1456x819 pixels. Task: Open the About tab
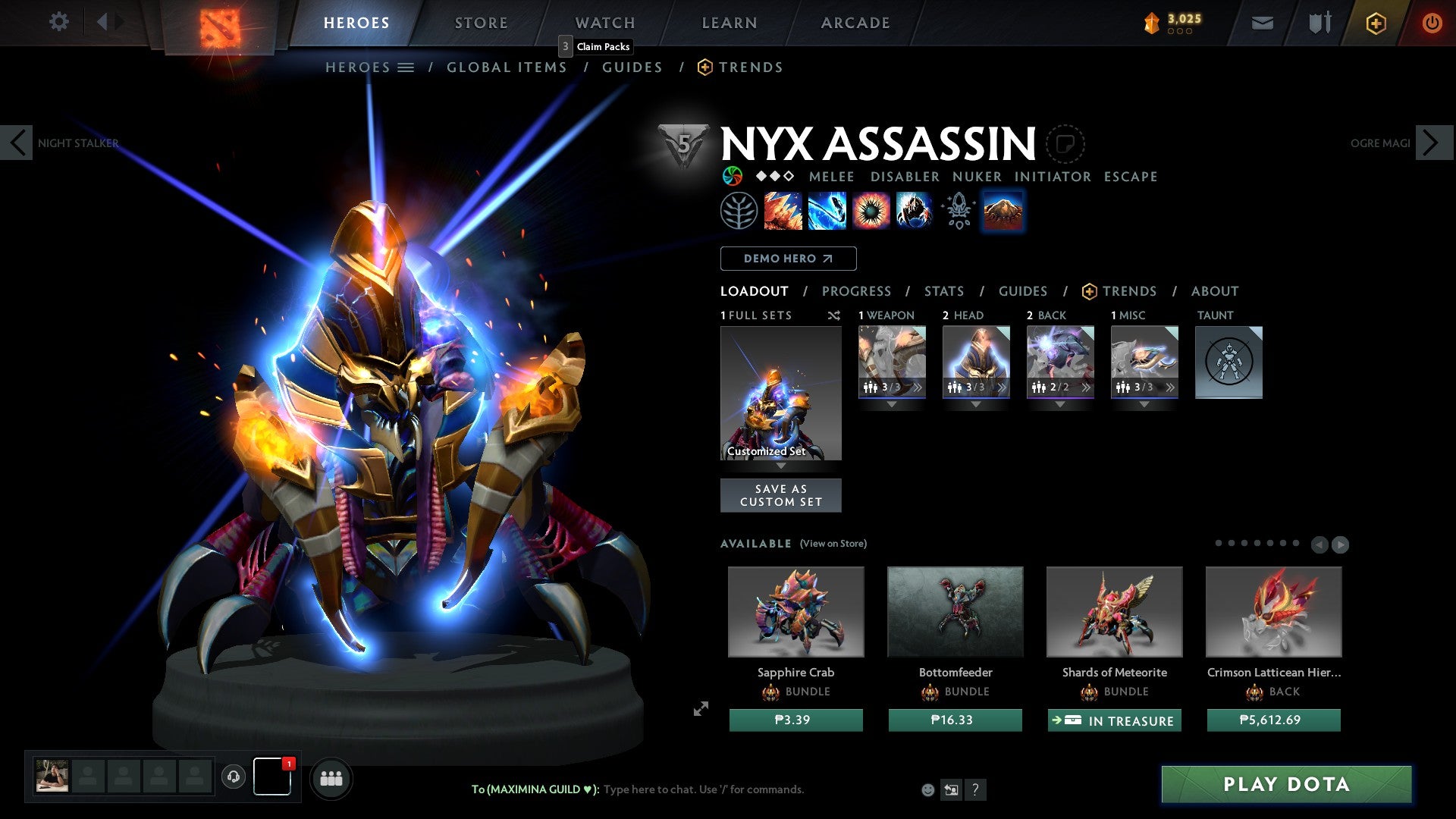[x=1214, y=291]
